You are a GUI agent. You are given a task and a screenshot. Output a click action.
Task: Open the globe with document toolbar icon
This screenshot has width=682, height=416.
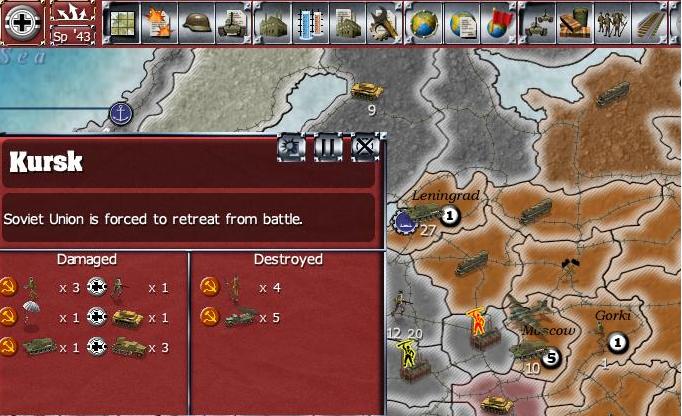[x=461, y=20]
